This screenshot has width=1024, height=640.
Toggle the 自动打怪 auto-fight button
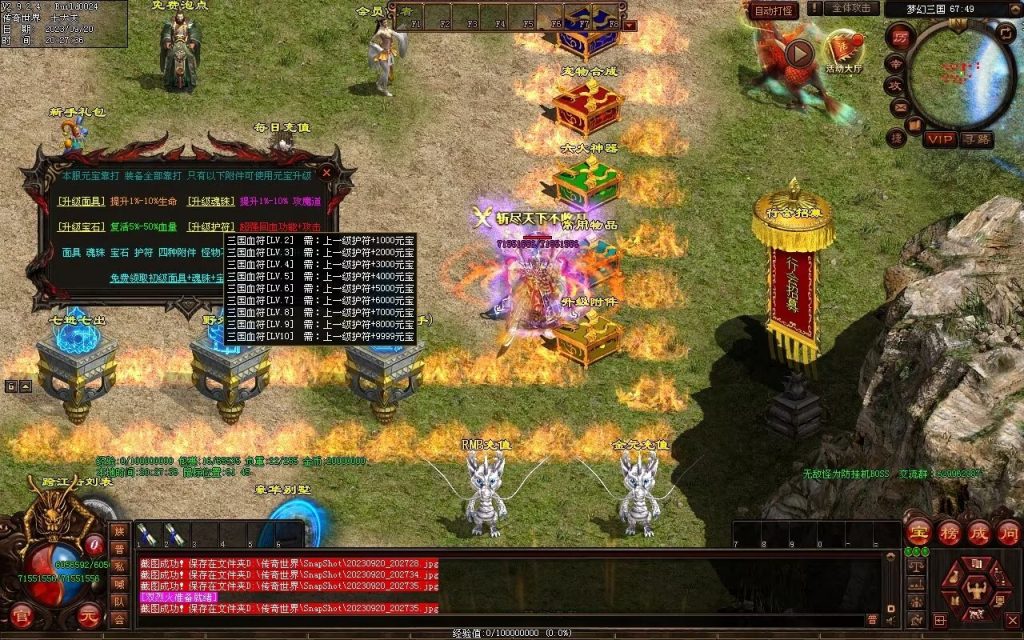click(774, 10)
